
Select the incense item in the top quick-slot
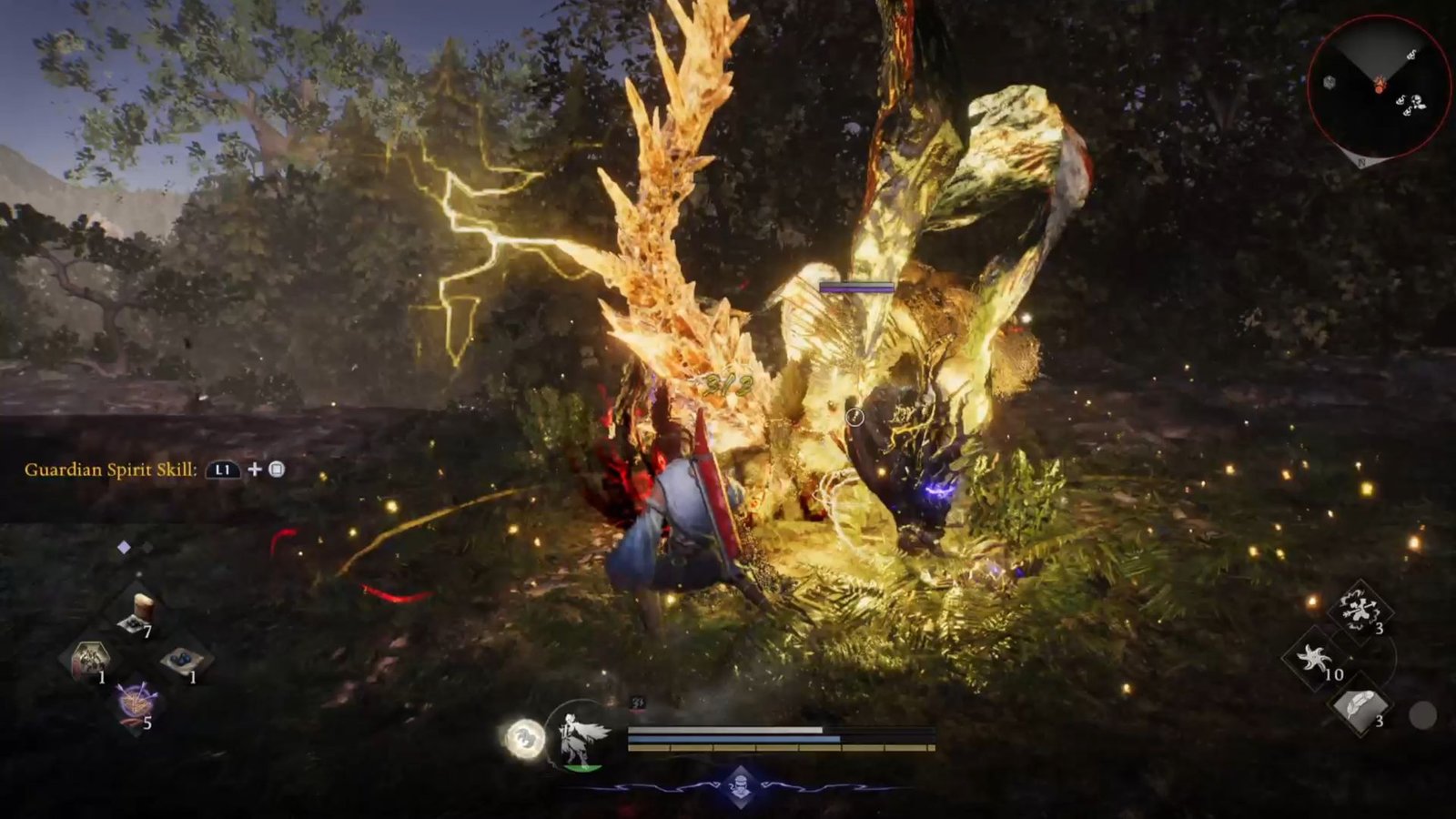pos(142,606)
